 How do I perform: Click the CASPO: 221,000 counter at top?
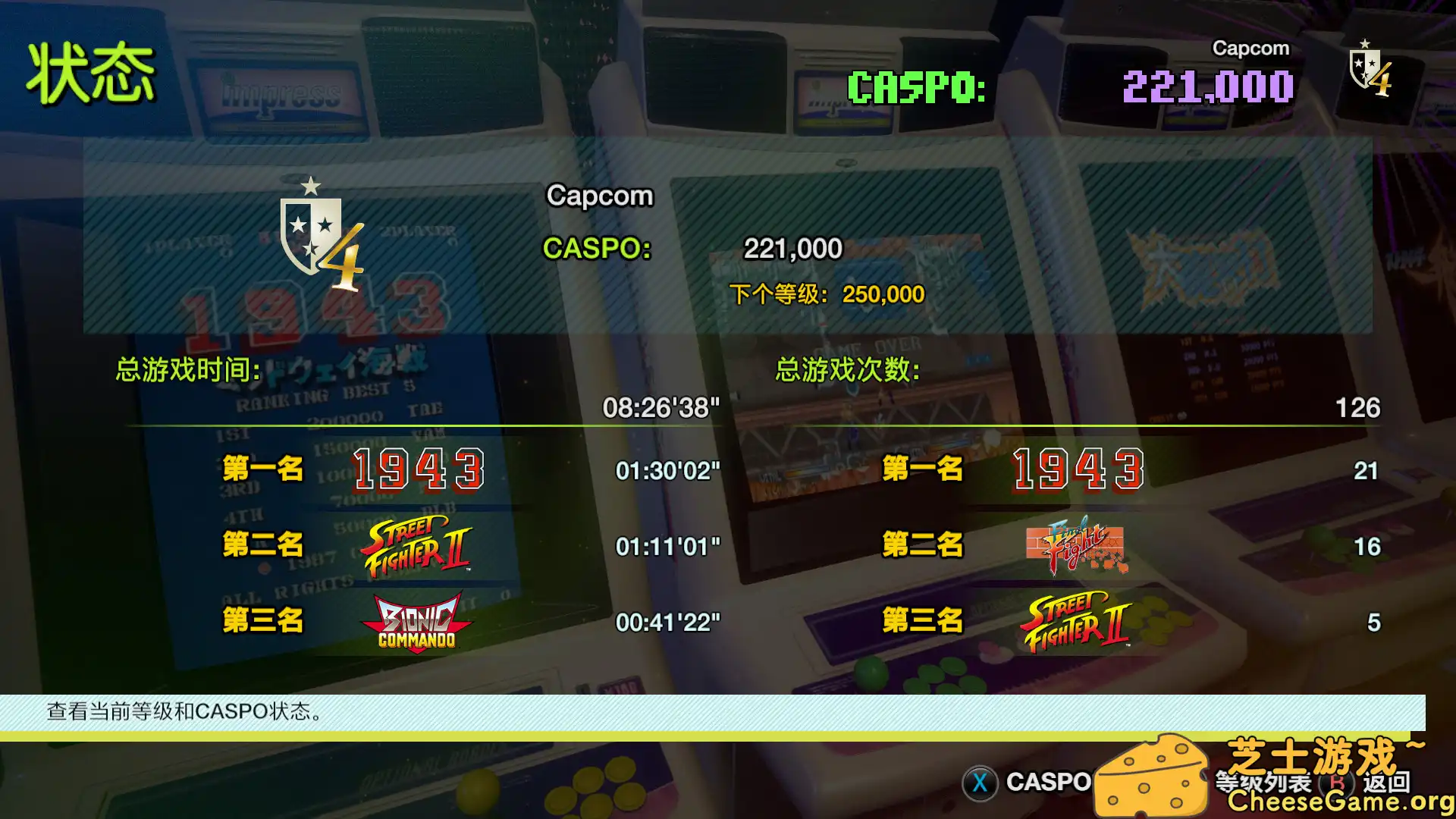pos(1069,87)
